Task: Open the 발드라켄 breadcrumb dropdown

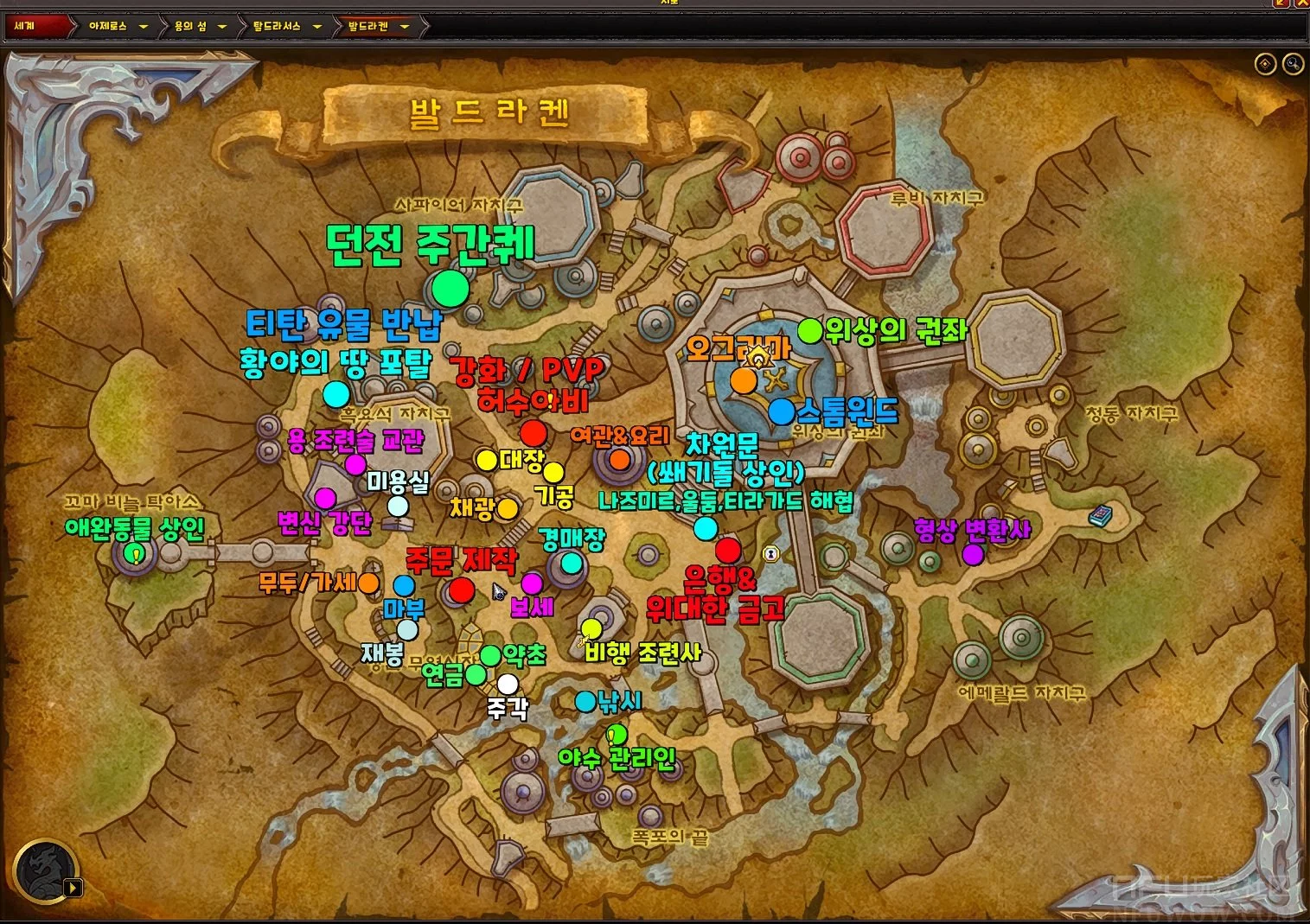Action: coord(404,27)
